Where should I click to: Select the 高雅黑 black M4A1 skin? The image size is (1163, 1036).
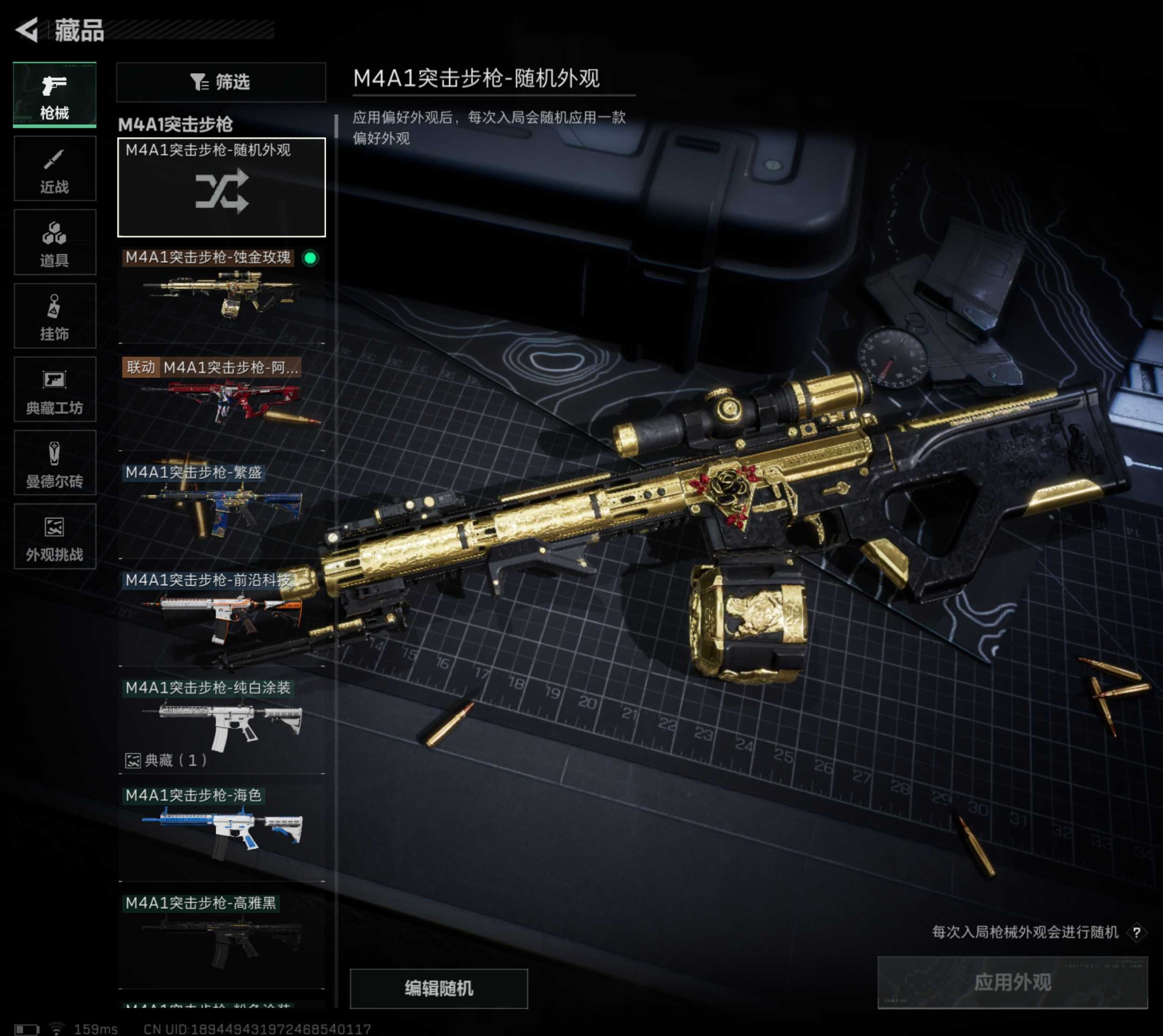pyautogui.click(x=221, y=939)
